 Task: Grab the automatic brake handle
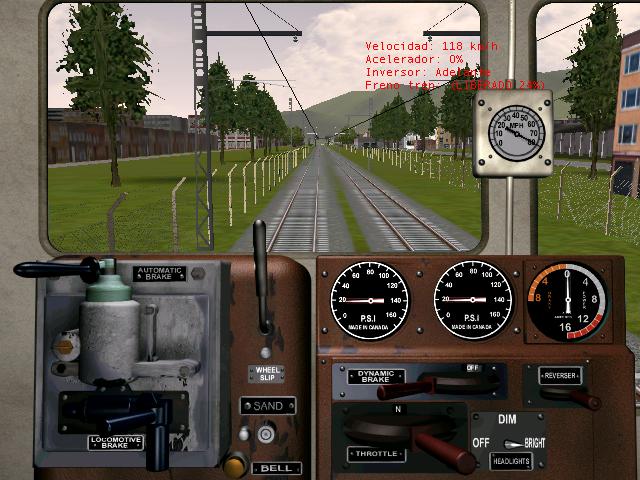pyautogui.click(x=50, y=270)
